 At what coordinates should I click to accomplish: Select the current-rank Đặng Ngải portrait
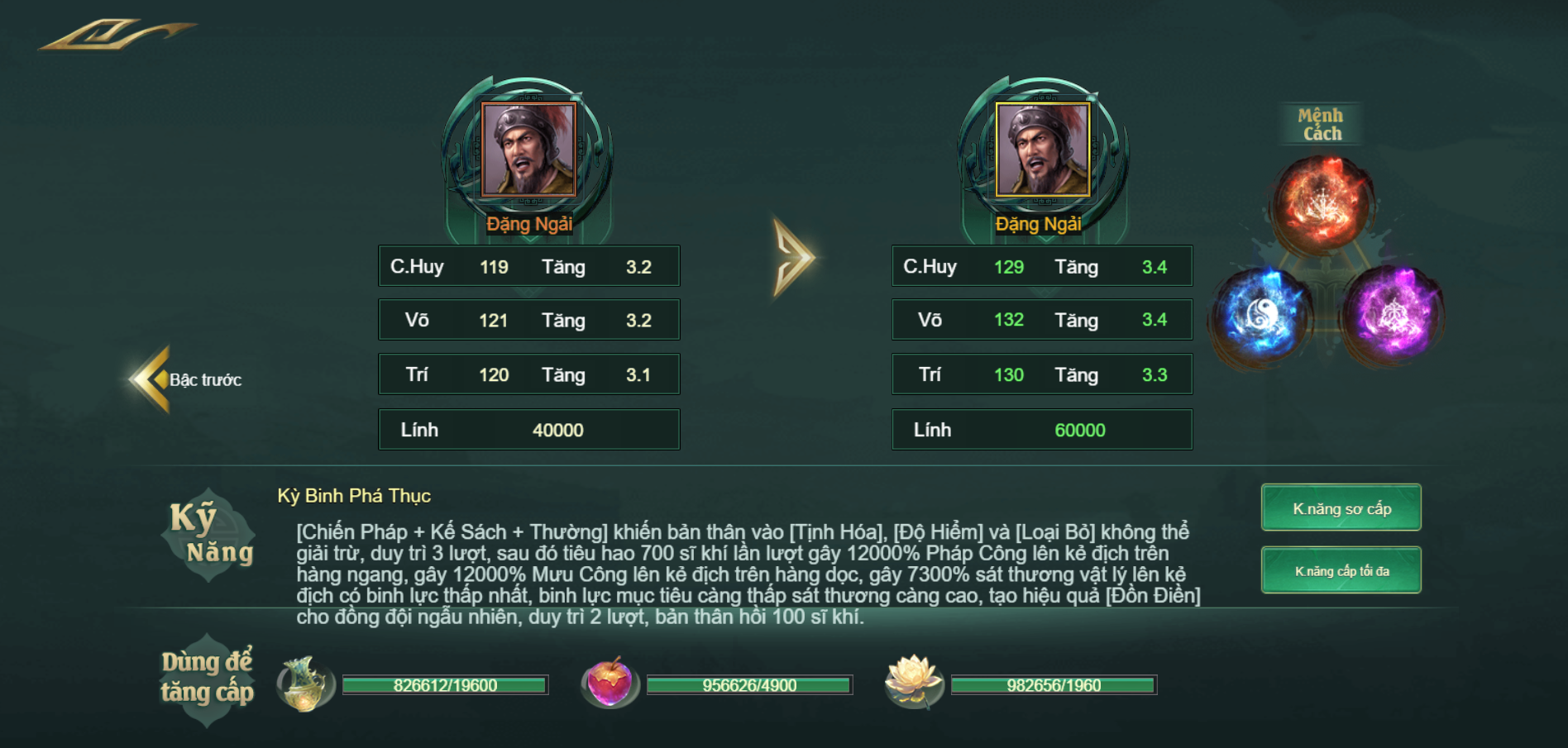click(x=528, y=150)
